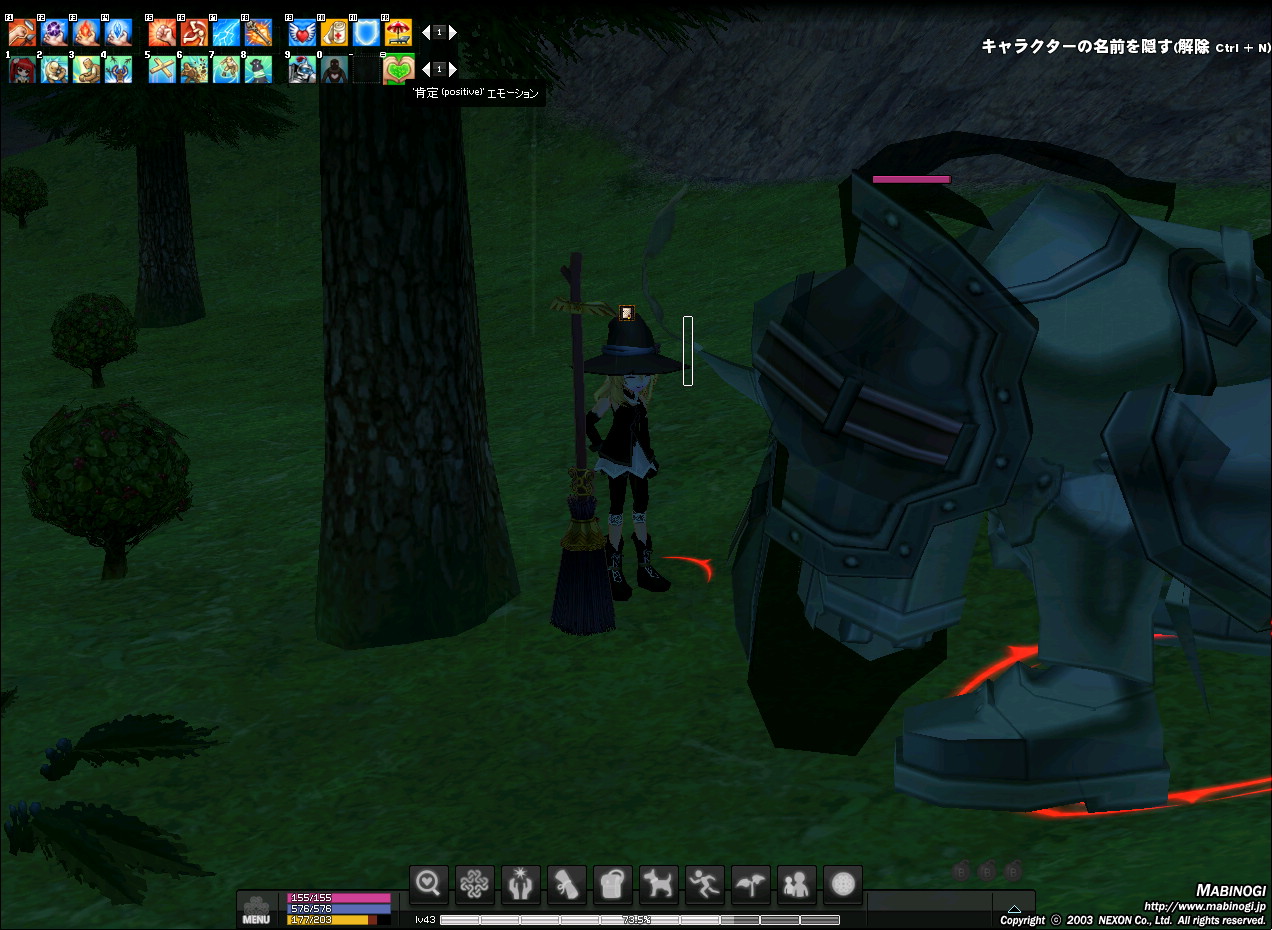
Task: Click the two people toolbar icon
Action: (797, 884)
